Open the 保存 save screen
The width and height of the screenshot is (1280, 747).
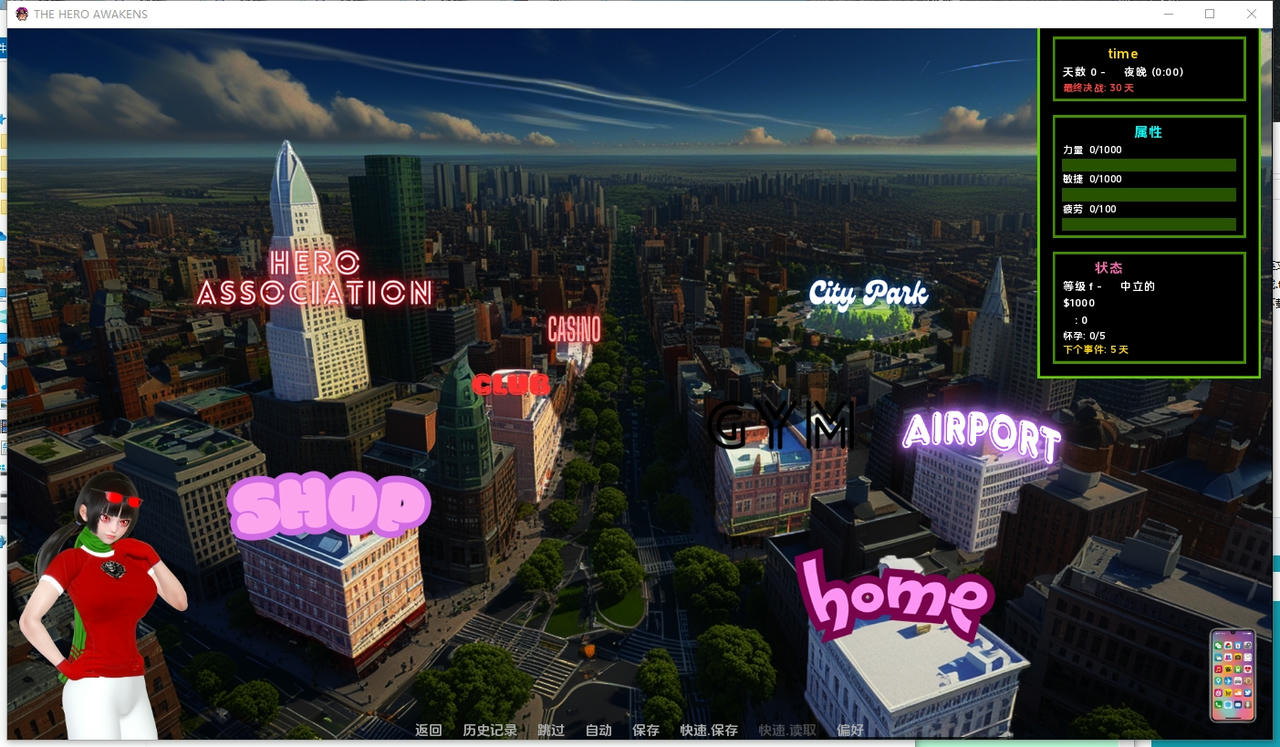pyautogui.click(x=646, y=731)
